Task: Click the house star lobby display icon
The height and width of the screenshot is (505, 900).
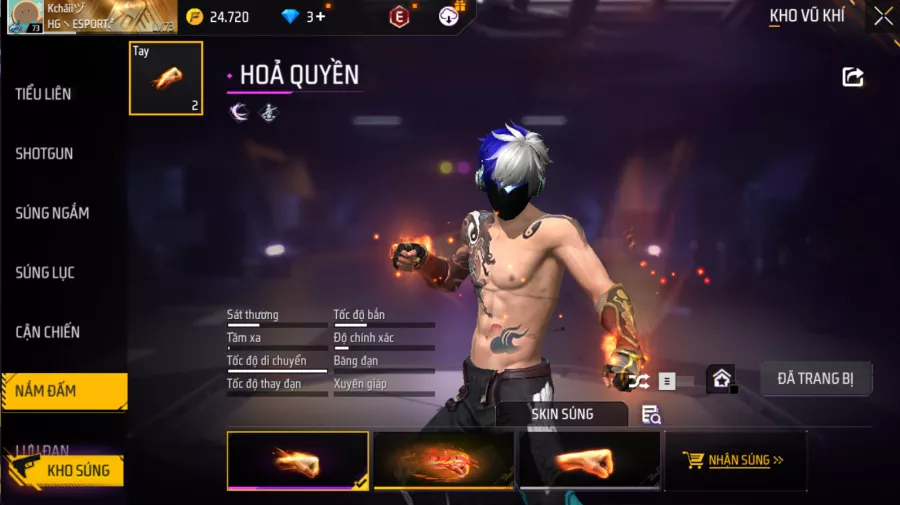Action: point(721,380)
